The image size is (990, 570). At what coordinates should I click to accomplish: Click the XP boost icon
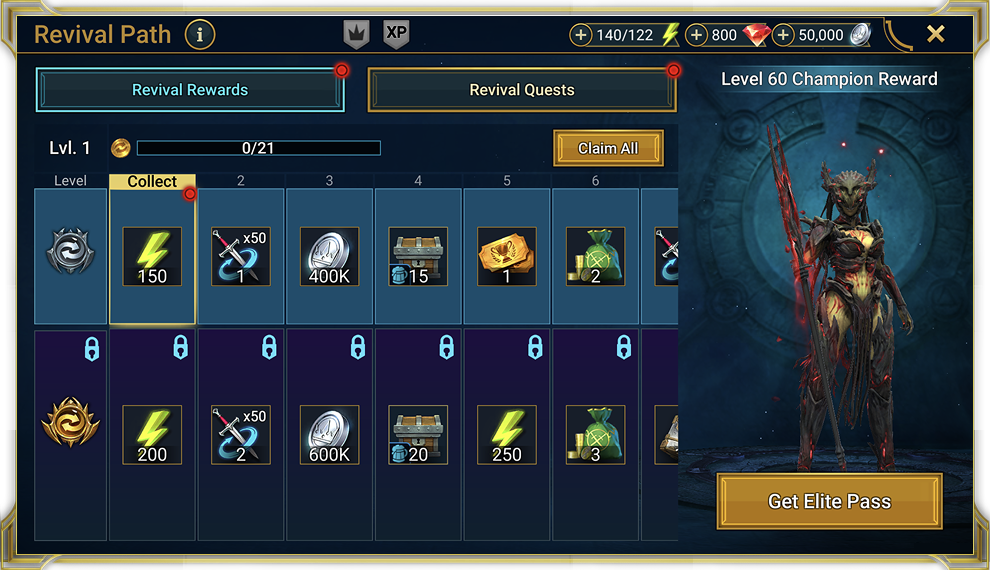point(396,34)
